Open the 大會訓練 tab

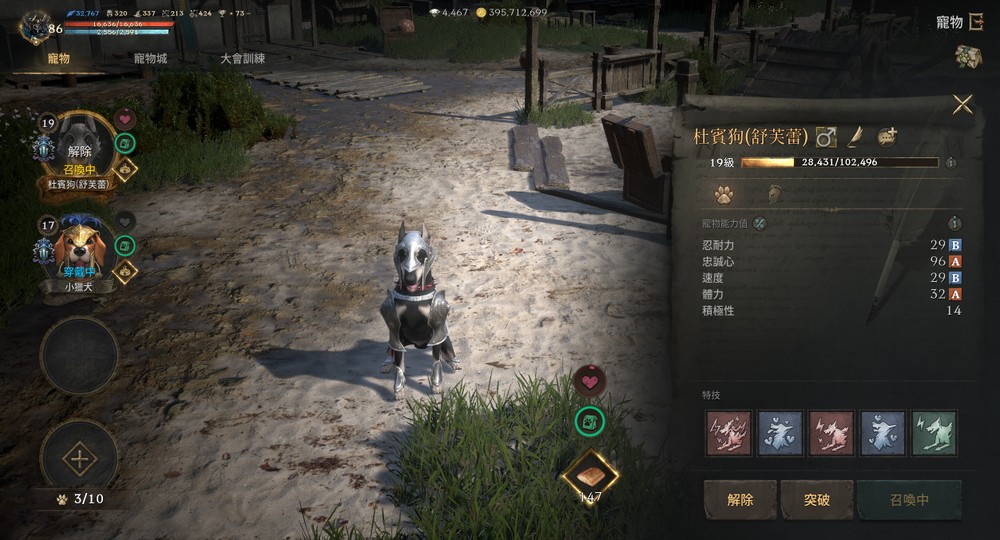(x=243, y=58)
